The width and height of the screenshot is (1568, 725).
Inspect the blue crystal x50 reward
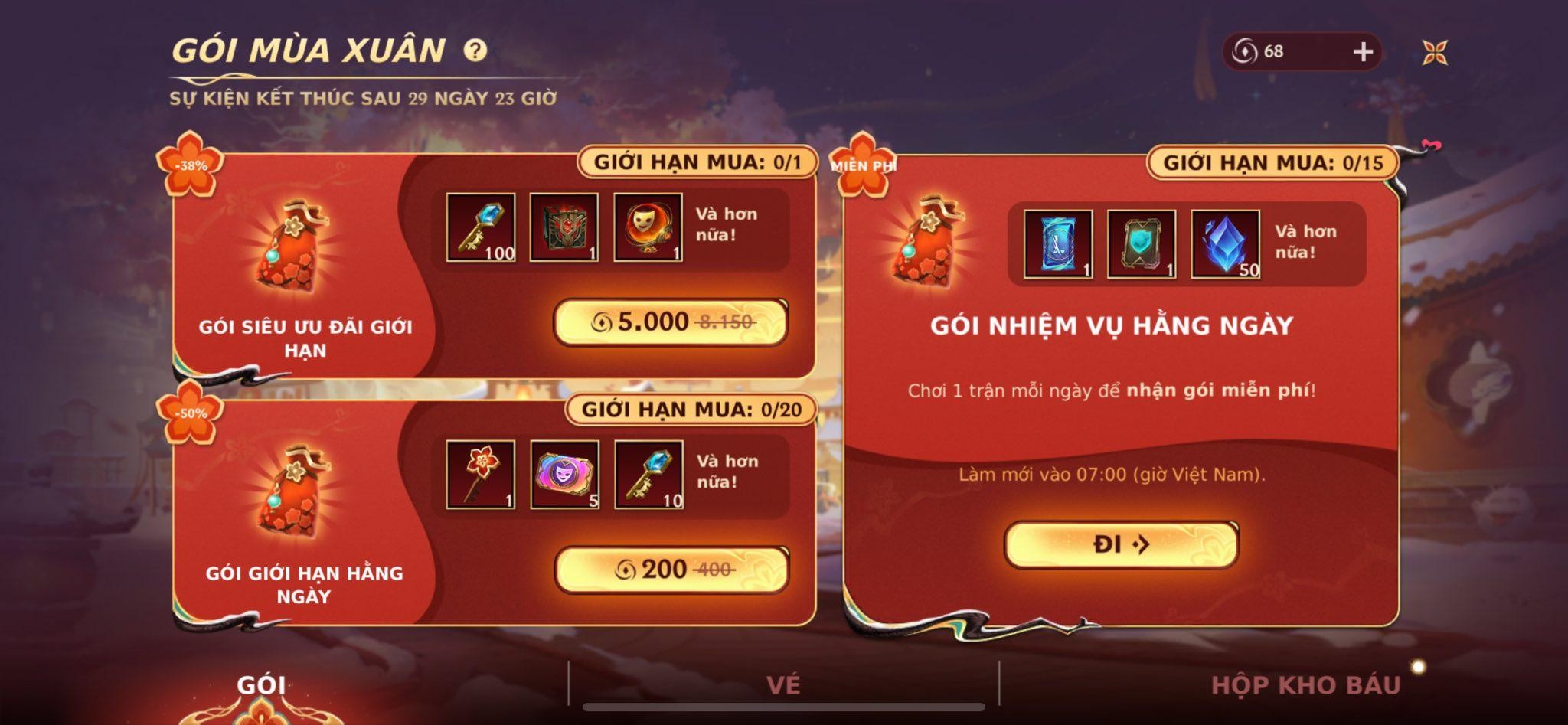tap(1225, 244)
